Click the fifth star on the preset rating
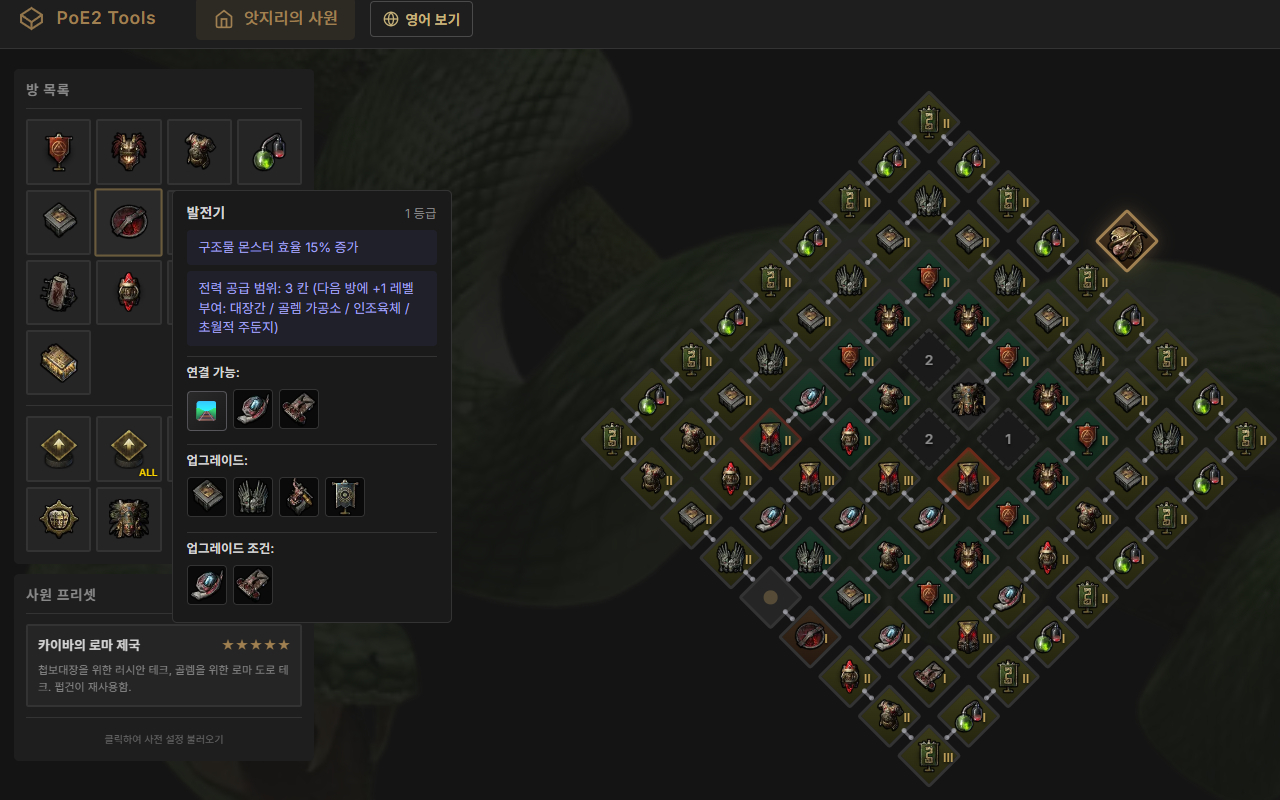1280x800 pixels. pyautogui.click(x=283, y=644)
